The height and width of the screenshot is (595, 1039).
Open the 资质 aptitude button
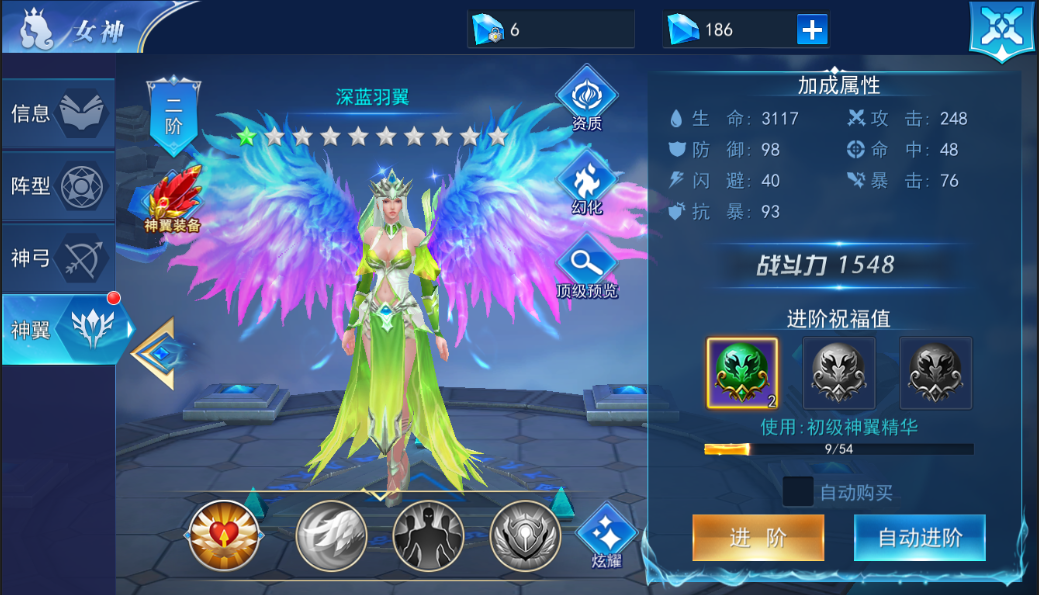click(587, 102)
